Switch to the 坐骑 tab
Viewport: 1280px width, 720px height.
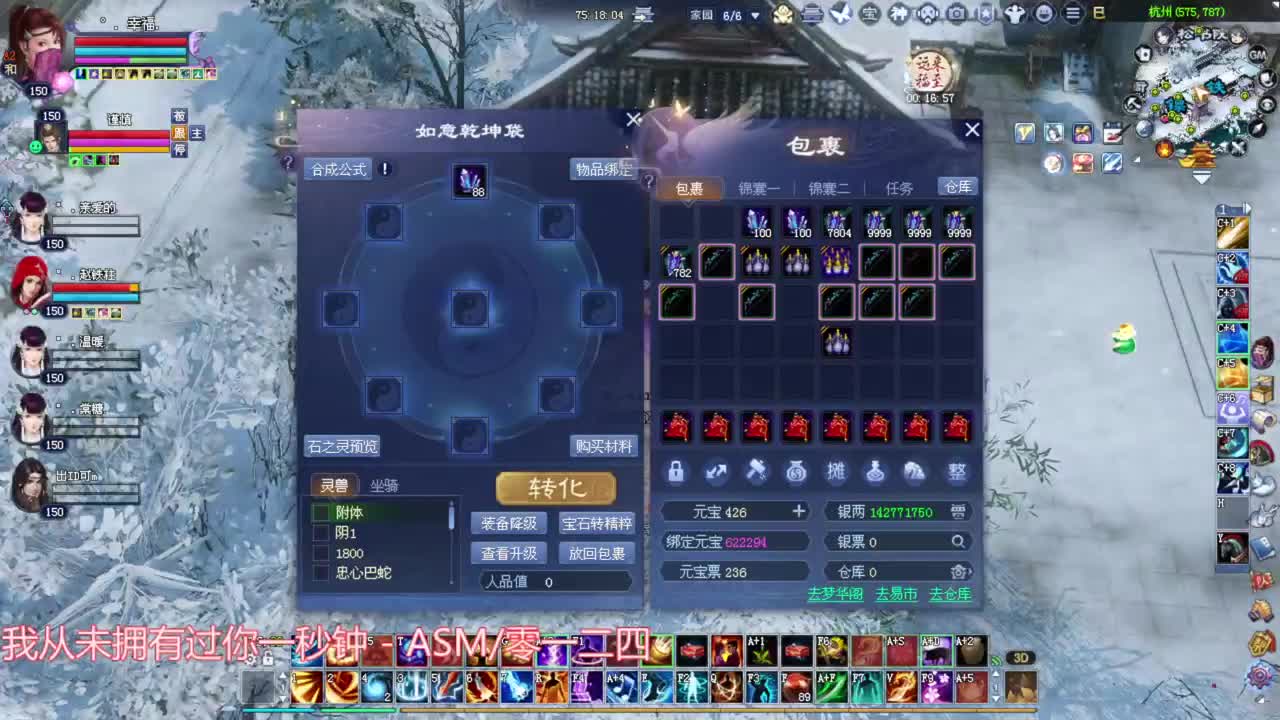tap(385, 486)
